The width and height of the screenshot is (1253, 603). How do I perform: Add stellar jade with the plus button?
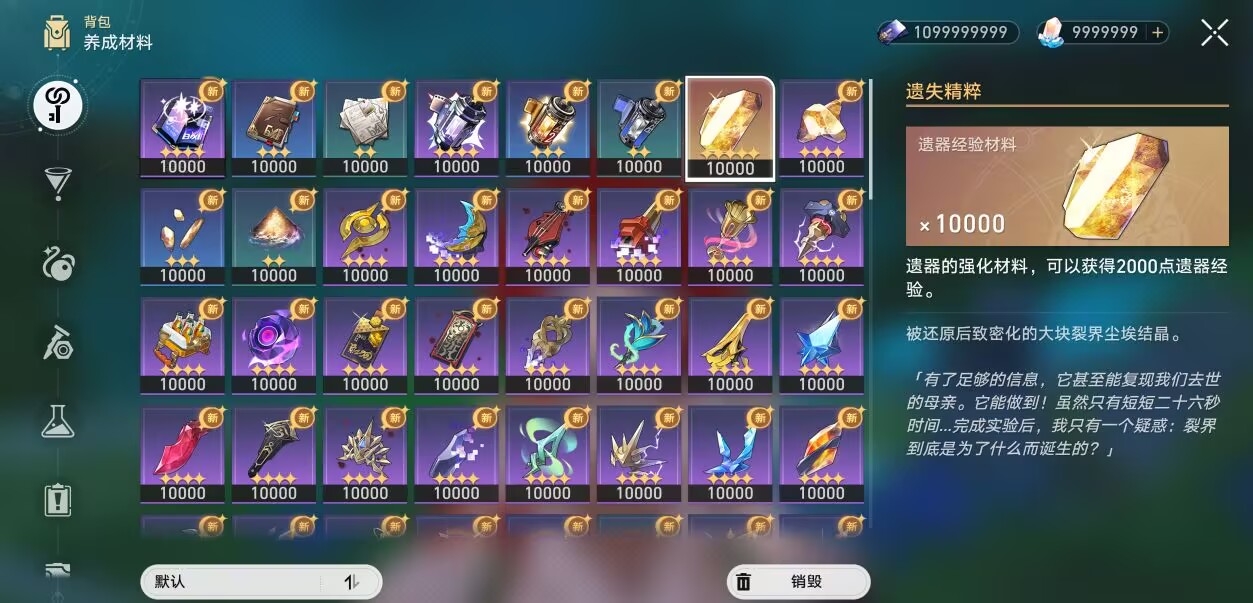[x=1158, y=33]
